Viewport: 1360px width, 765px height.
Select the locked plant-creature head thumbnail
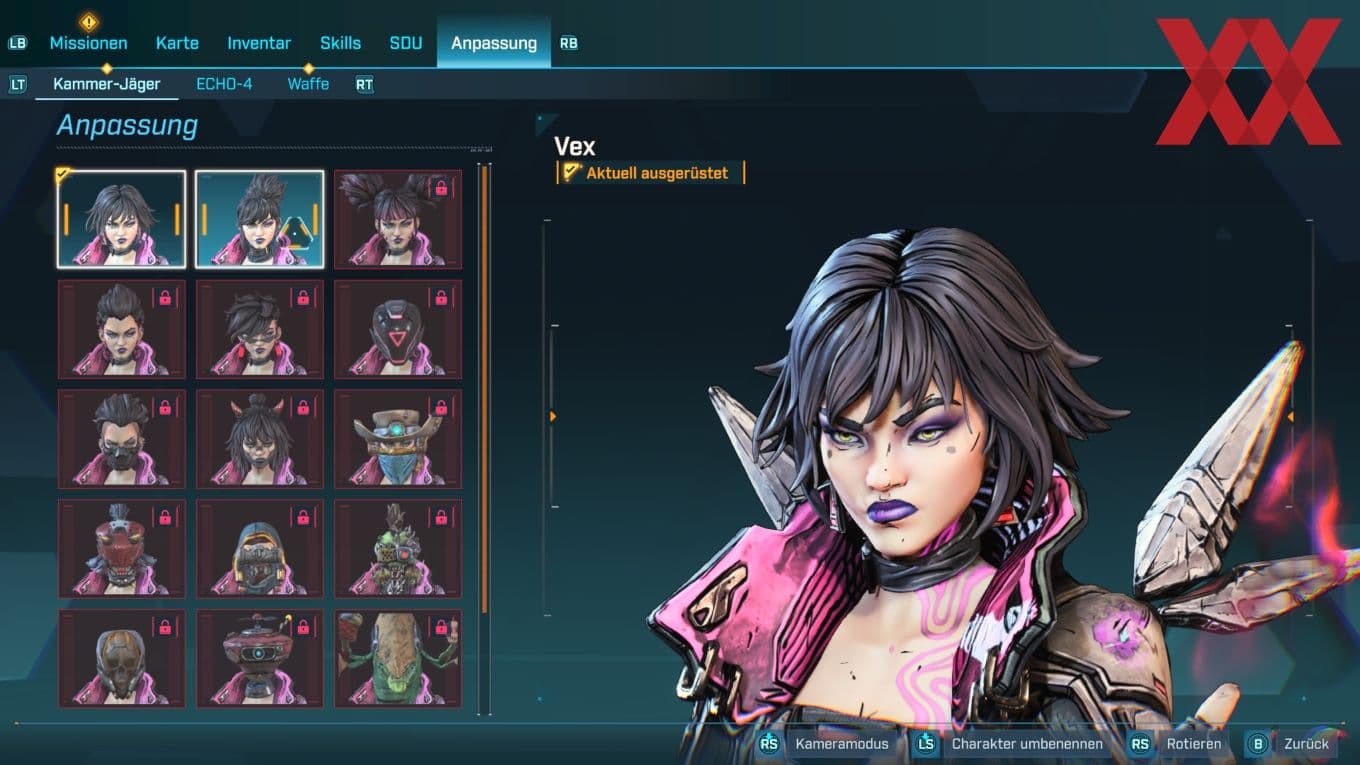point(398,660)
